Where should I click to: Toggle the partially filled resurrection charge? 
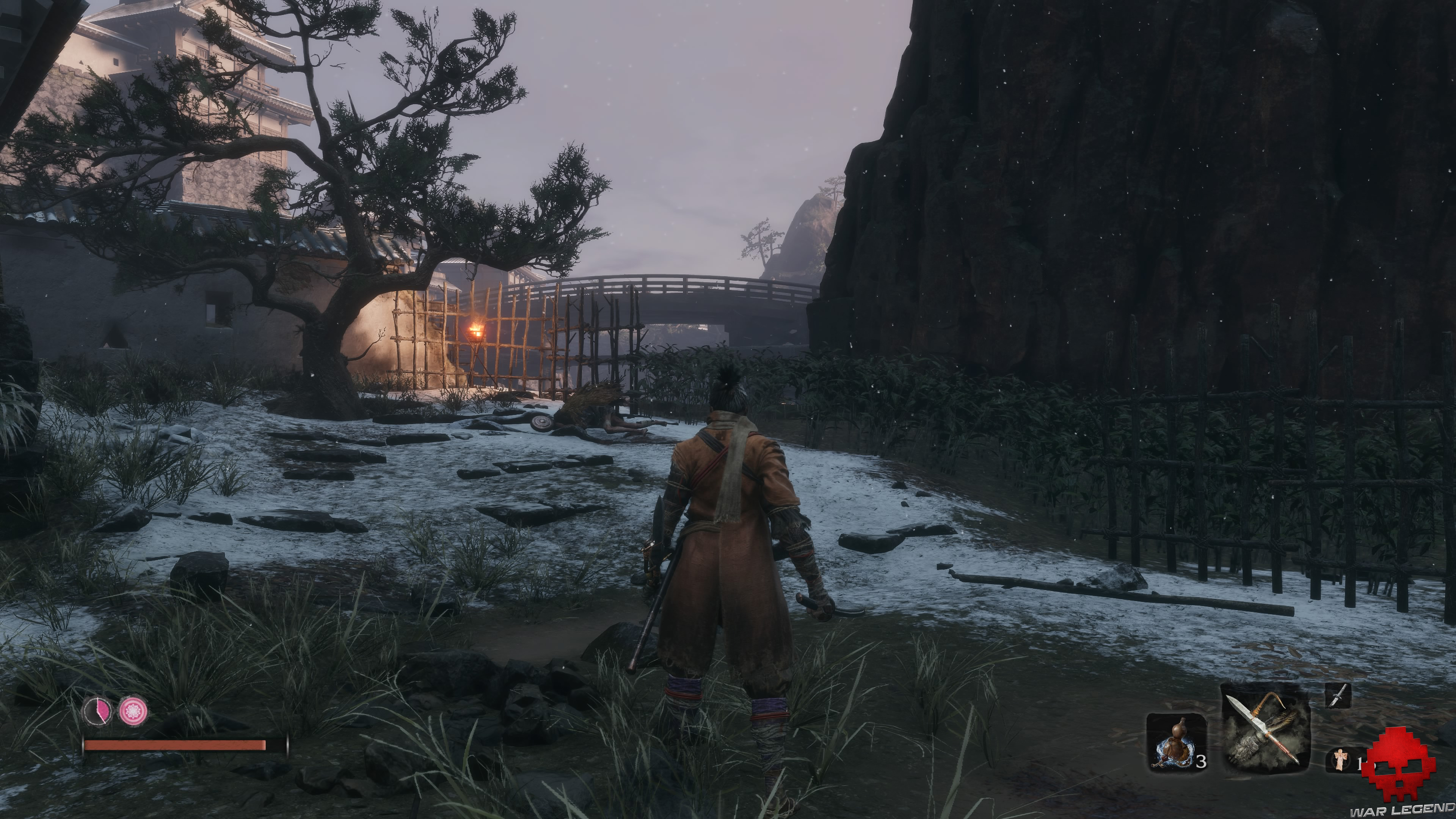98,711
